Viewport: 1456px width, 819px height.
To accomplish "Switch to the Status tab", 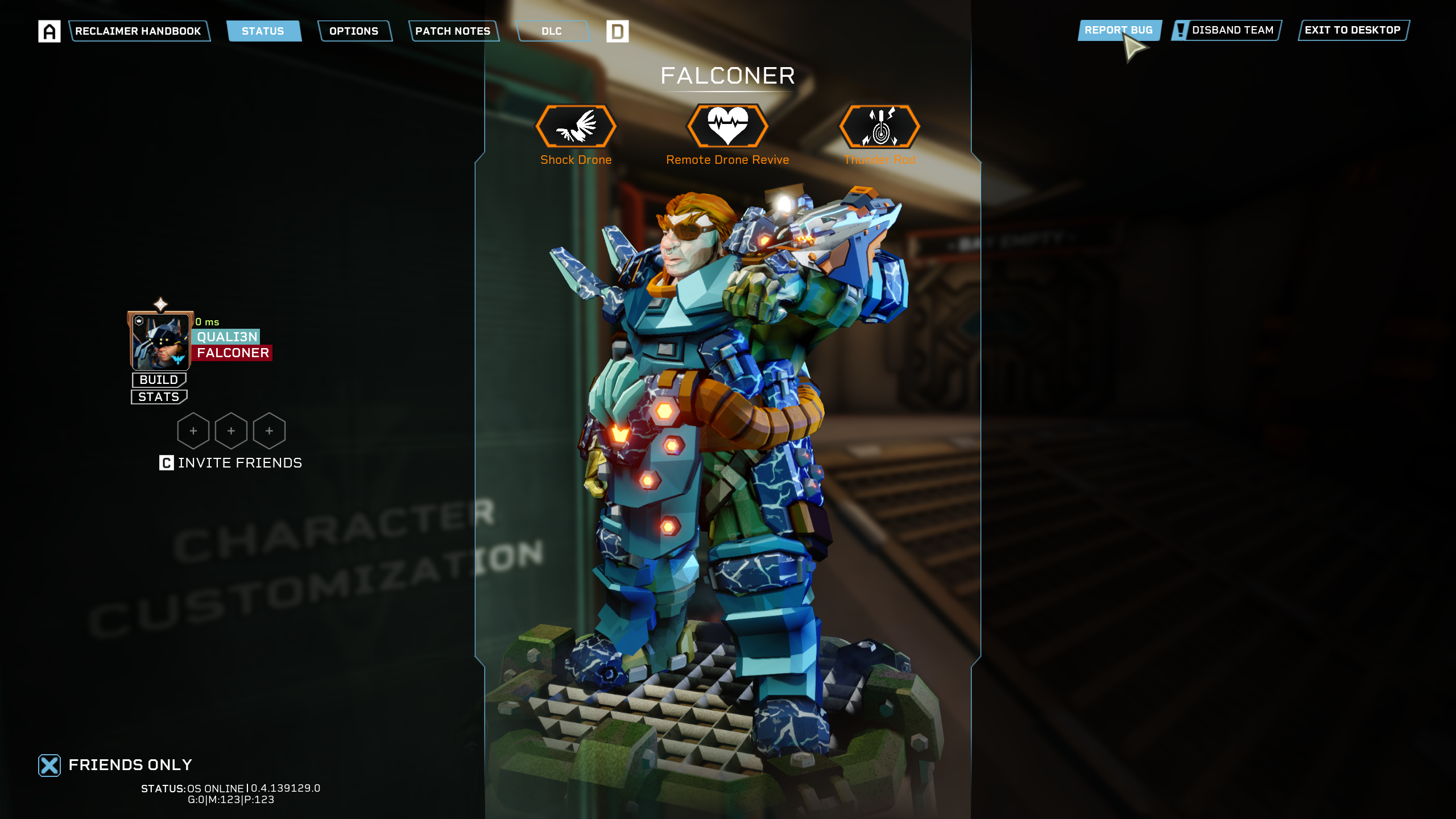I will click(x=263, y=31).
